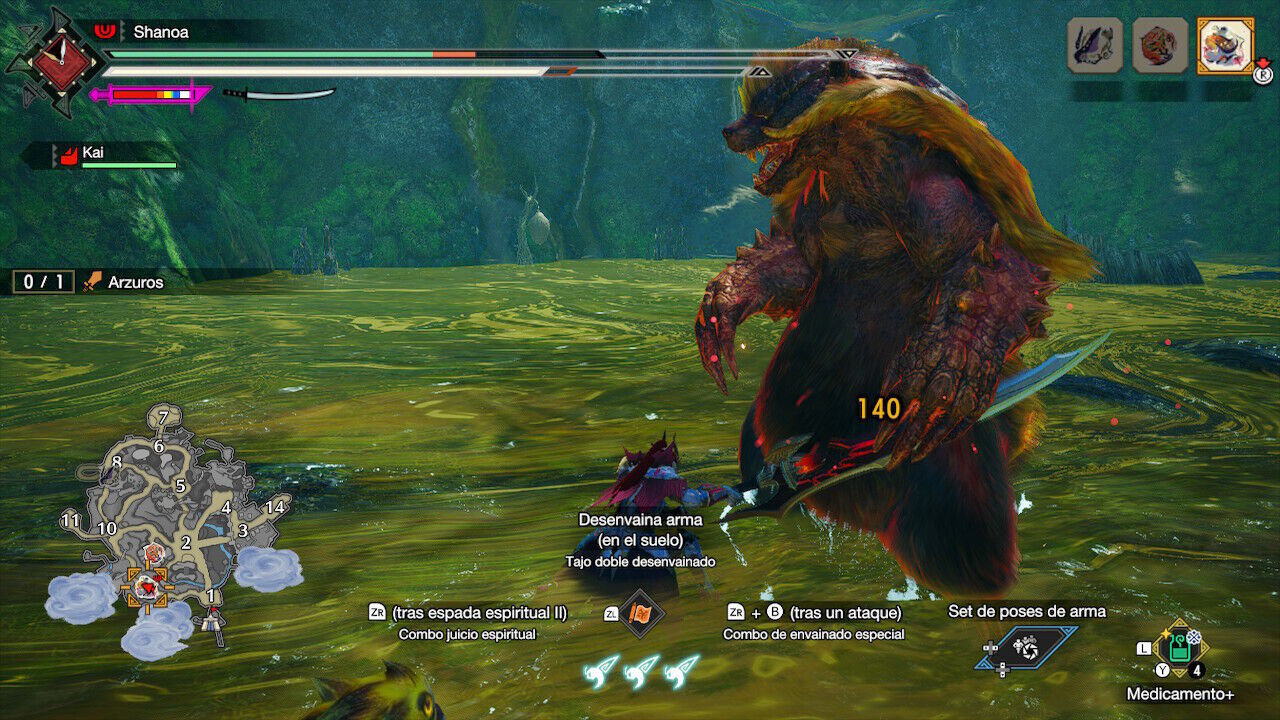Open the Set de poses de arma shortcut
This screenshot has width=1280, height=720.
click(x=1027, y=648)
